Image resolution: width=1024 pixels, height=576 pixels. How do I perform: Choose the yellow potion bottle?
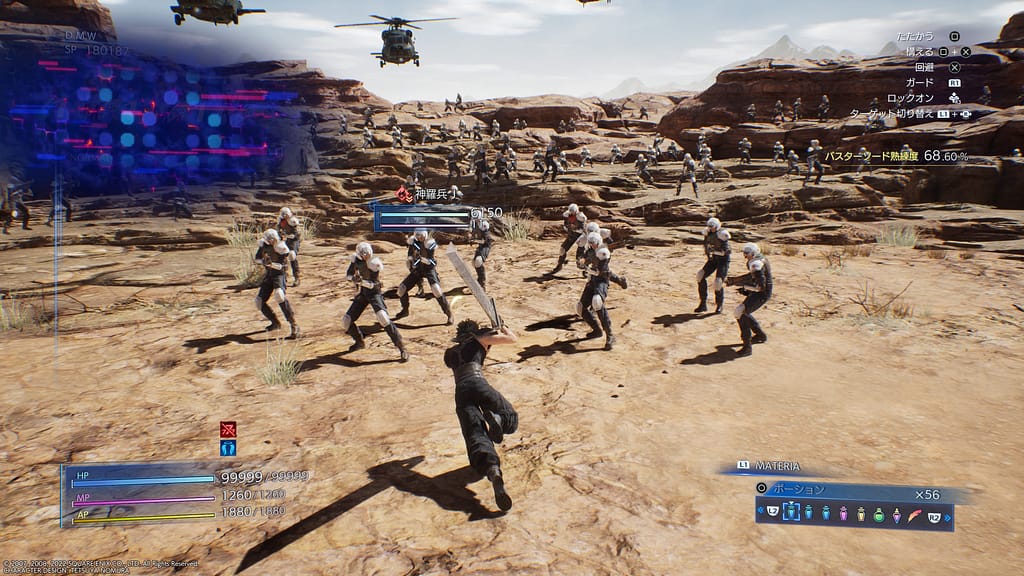(860, 513)
